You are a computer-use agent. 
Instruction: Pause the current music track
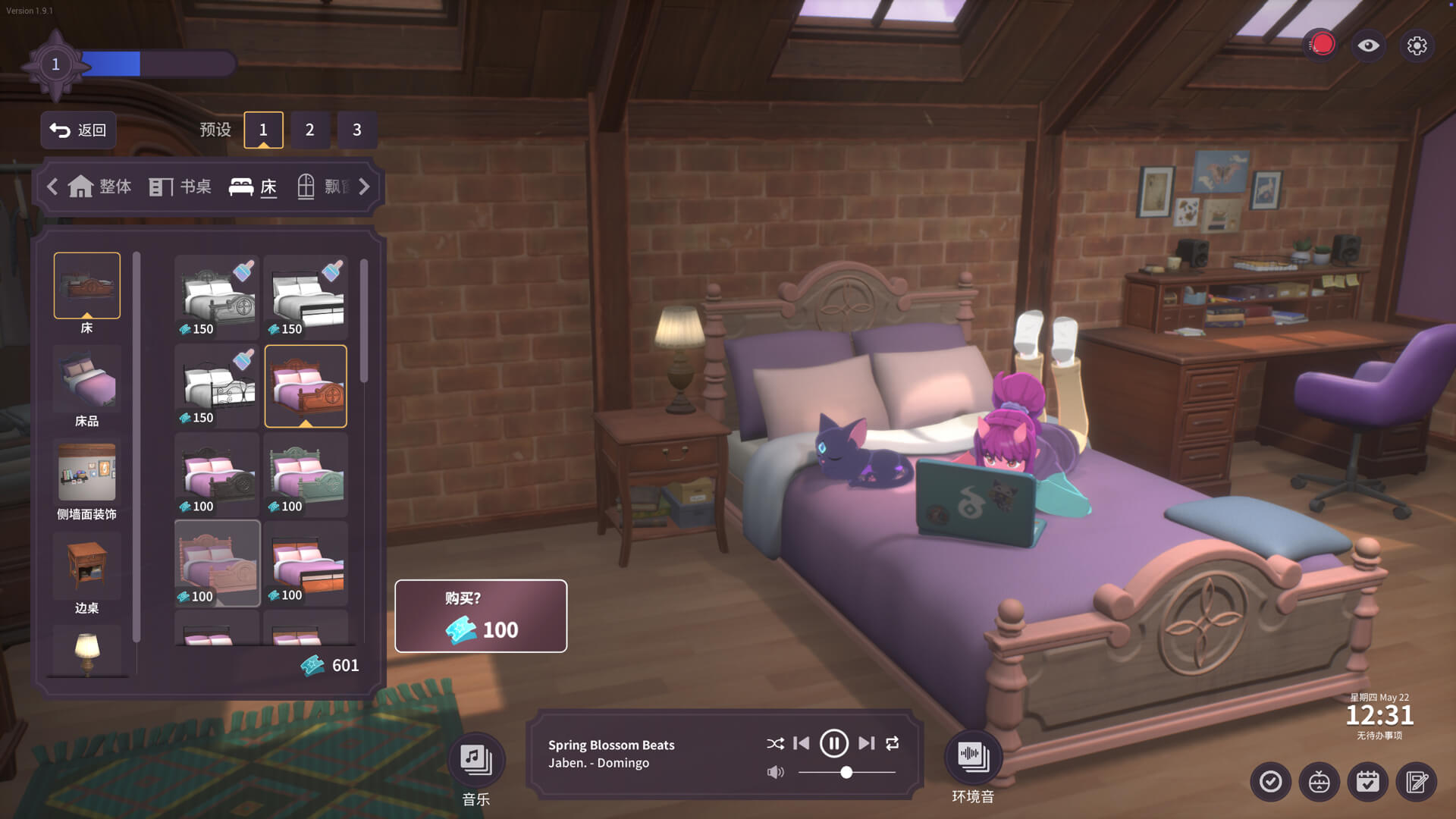click(x=833, y=743)
